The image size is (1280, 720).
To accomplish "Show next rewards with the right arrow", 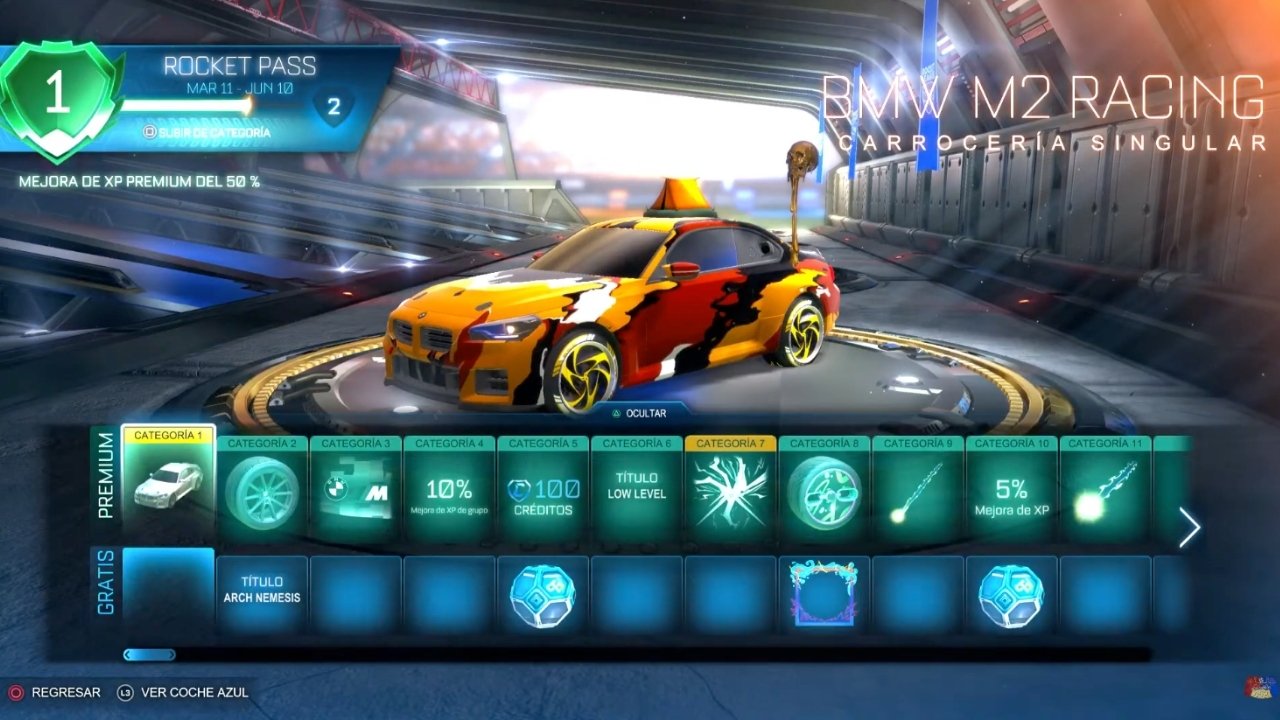I will pos(1188,528).
